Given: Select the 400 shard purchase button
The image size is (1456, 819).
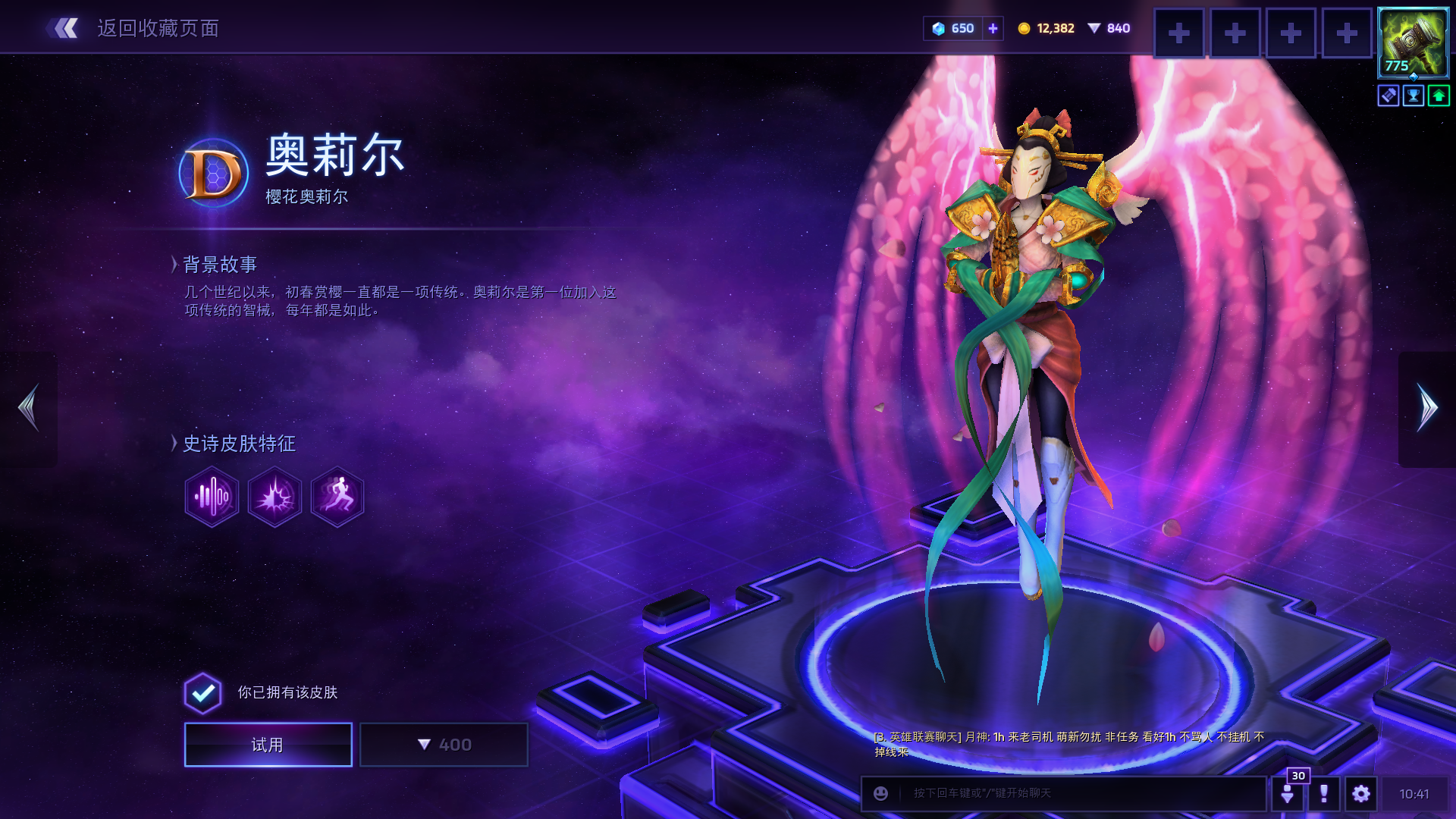Looking at the screenshot, I should point(444,745).
